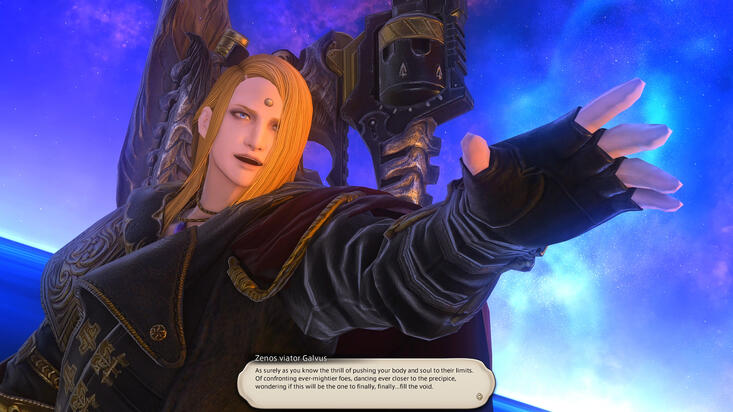Screen dimensions: 733x412
Task: Click the round advance icon in the dialogue box
Action: pos(479,396)
